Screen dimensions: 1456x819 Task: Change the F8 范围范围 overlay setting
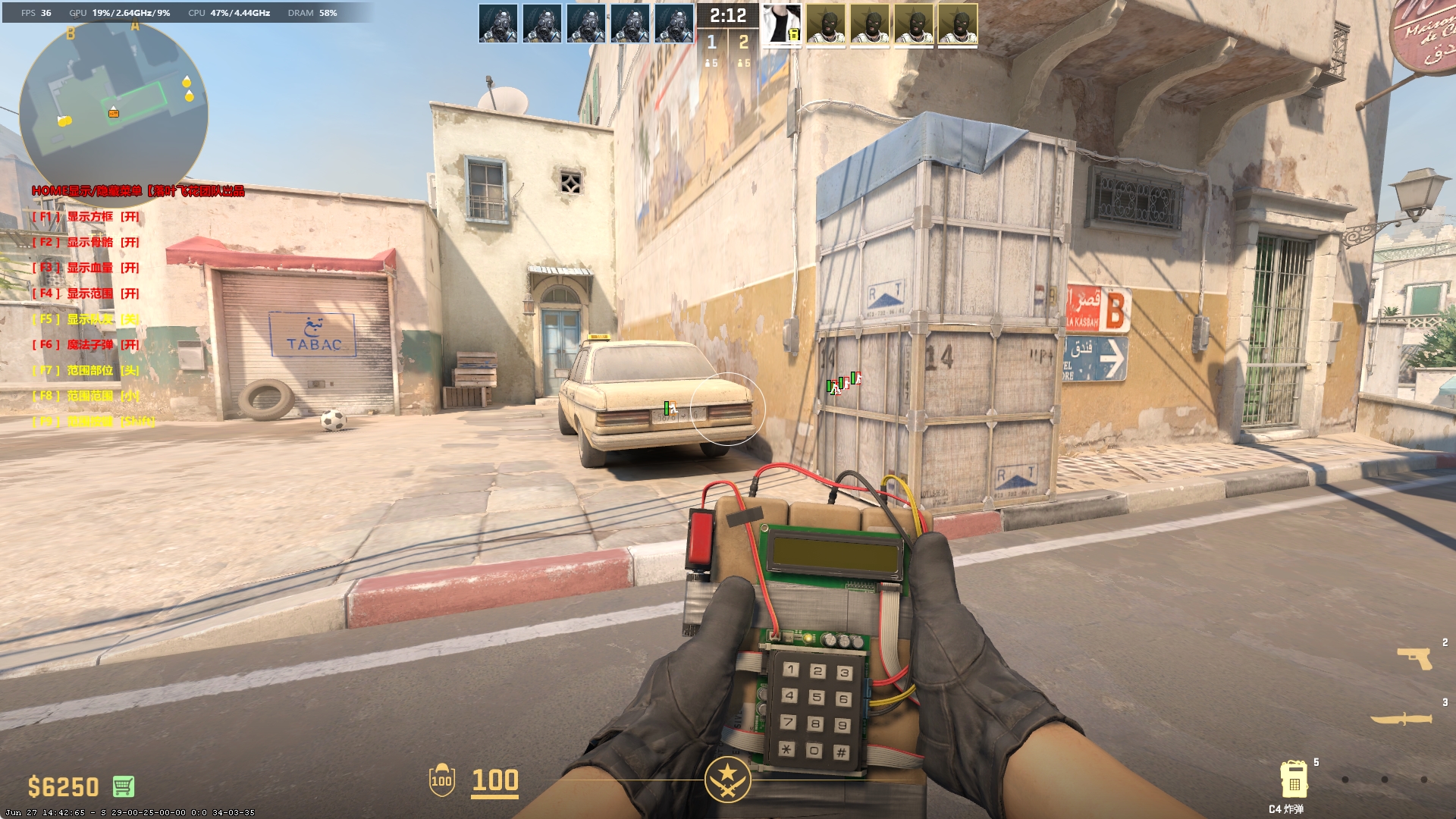(86, 396)
